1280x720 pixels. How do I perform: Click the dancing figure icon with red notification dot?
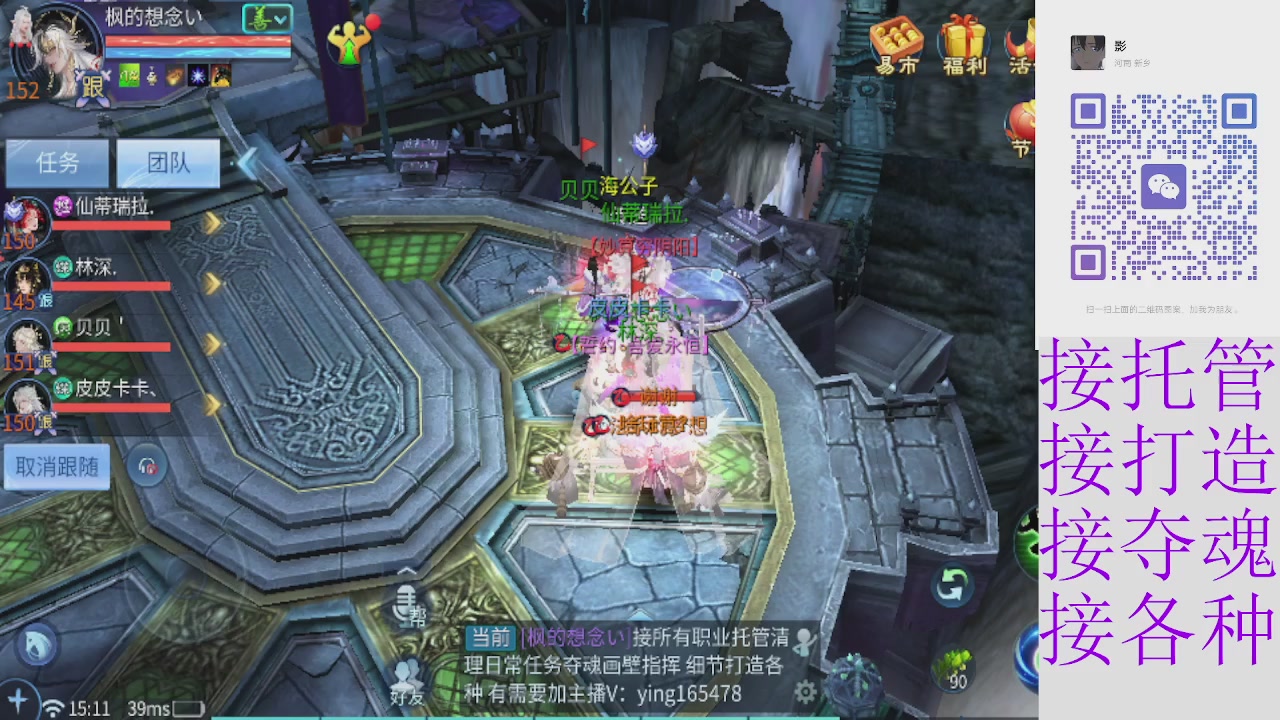pos(347,42)
